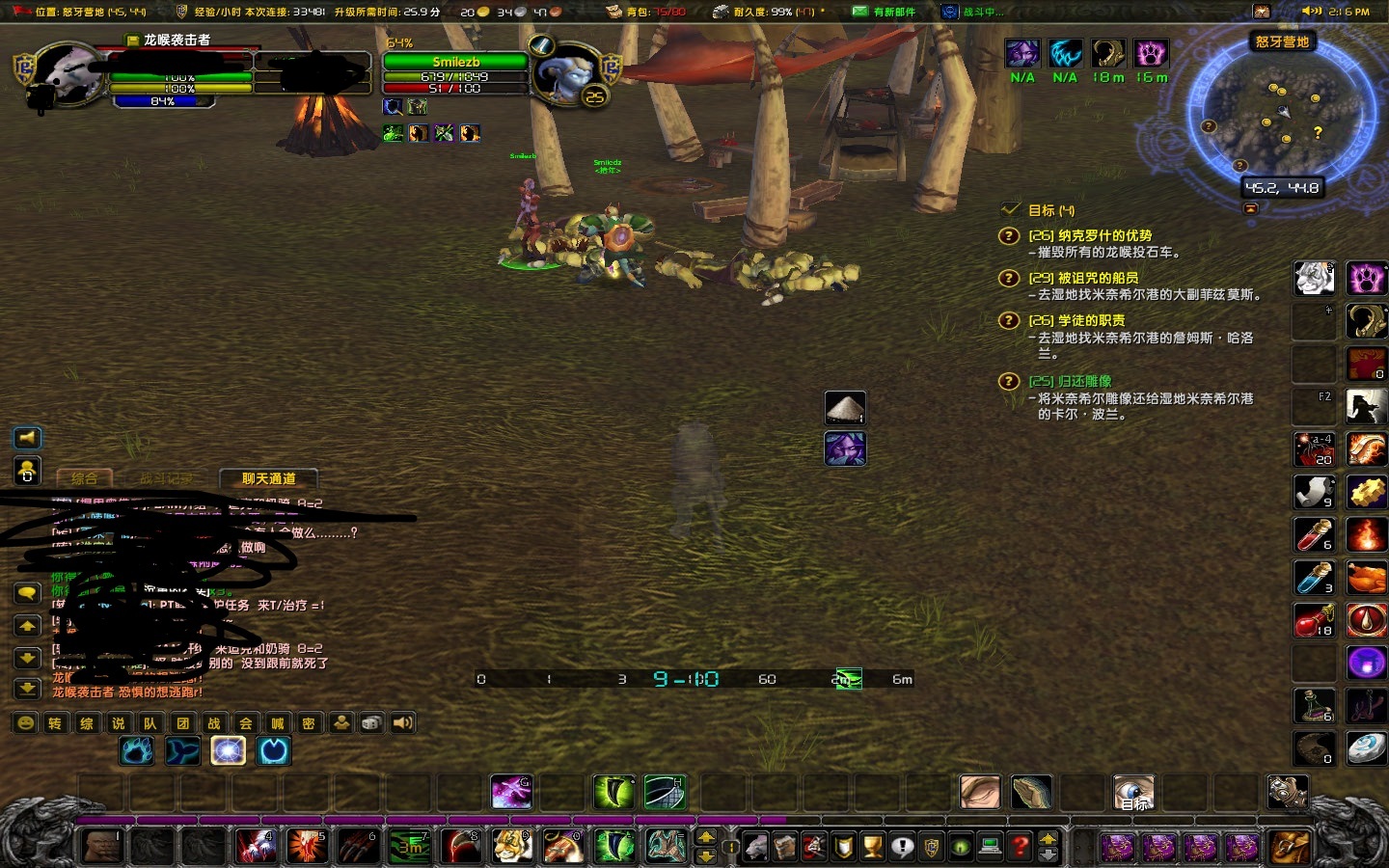Click the glowing Moonkin form icon
Image resolution: width=1389 pixels, height=868 pixels.
[228, 751]
